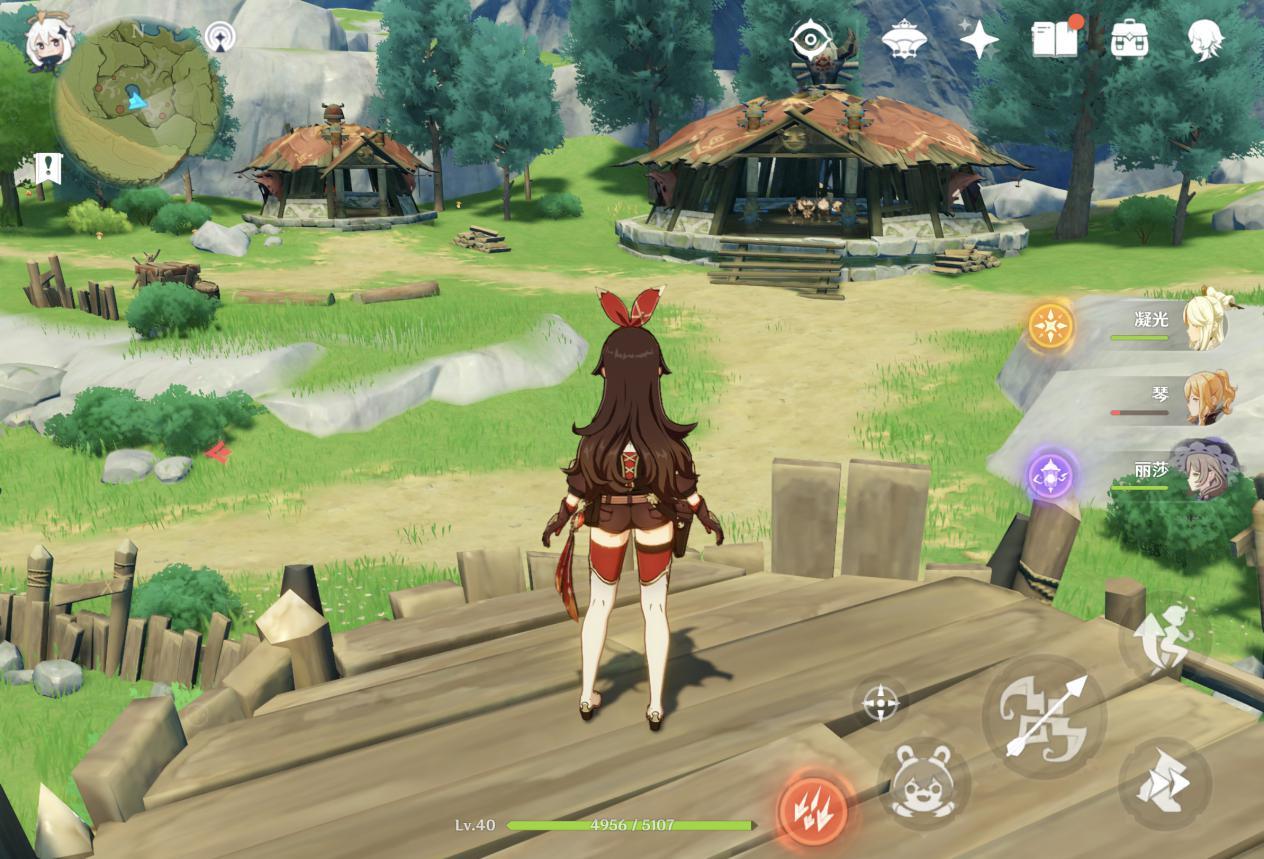1264x859 pixels.
Task: Open the quest exclamation marker
Action: [x=48, y=168]
